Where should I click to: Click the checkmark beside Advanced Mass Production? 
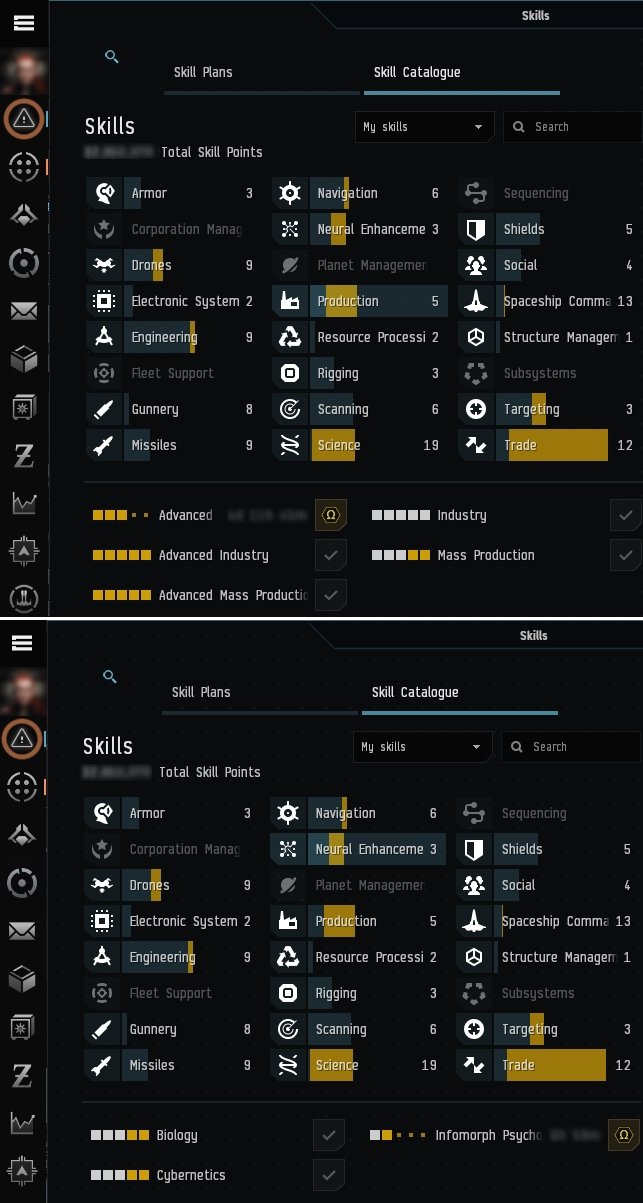(331, 595)
